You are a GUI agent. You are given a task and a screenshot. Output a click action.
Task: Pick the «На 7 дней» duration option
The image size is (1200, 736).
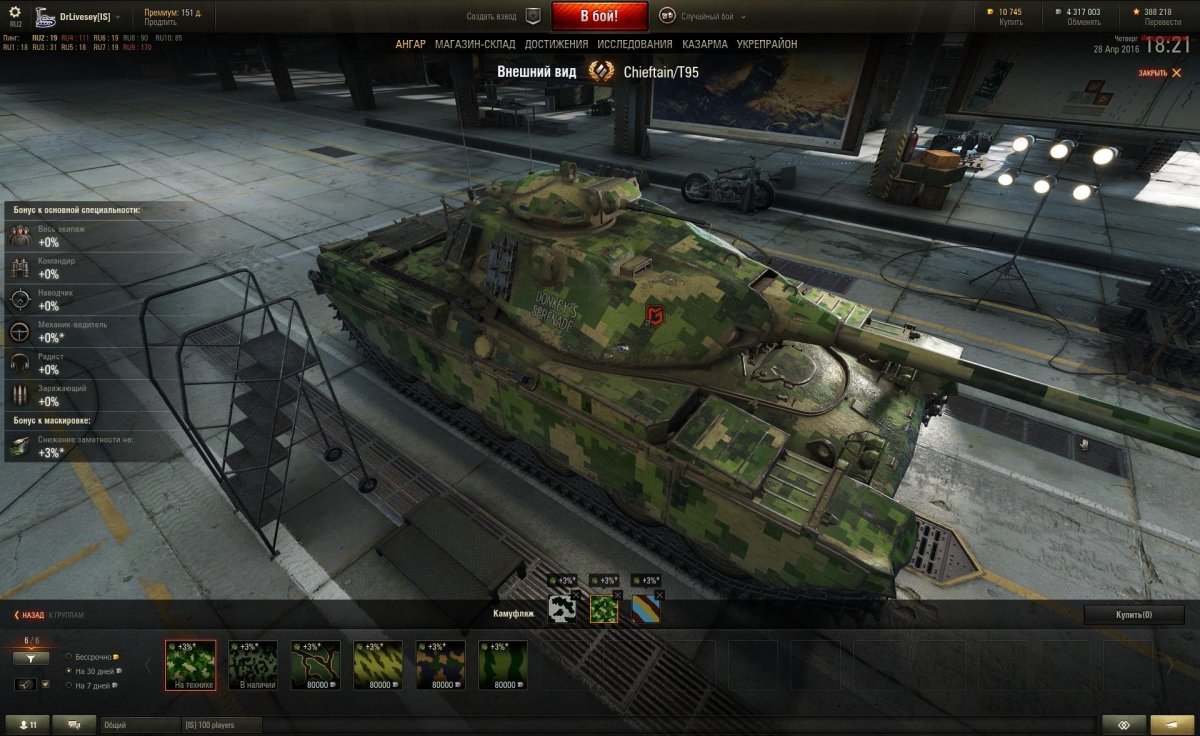tap(68, 685)
